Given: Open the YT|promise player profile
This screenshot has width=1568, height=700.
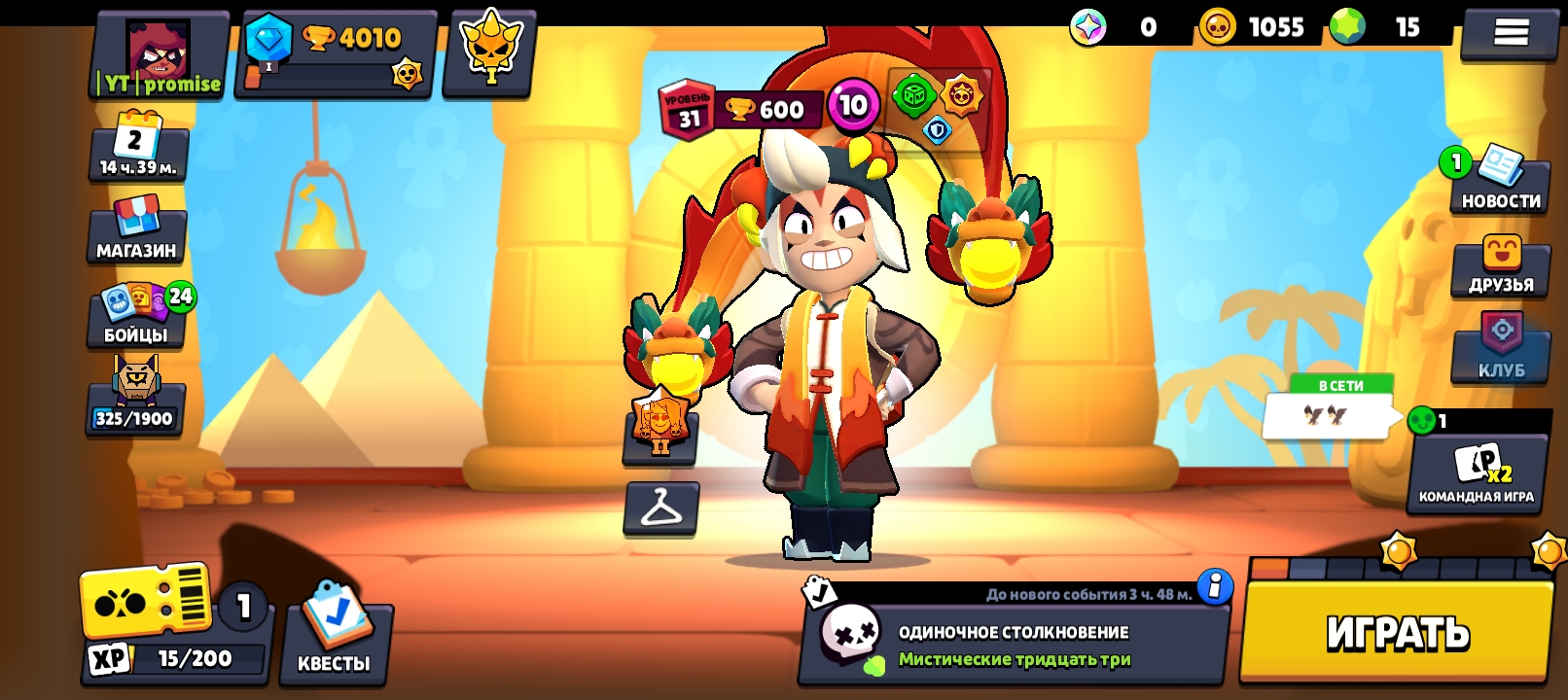Looking at the screenshot, I should tap(159, 55).
